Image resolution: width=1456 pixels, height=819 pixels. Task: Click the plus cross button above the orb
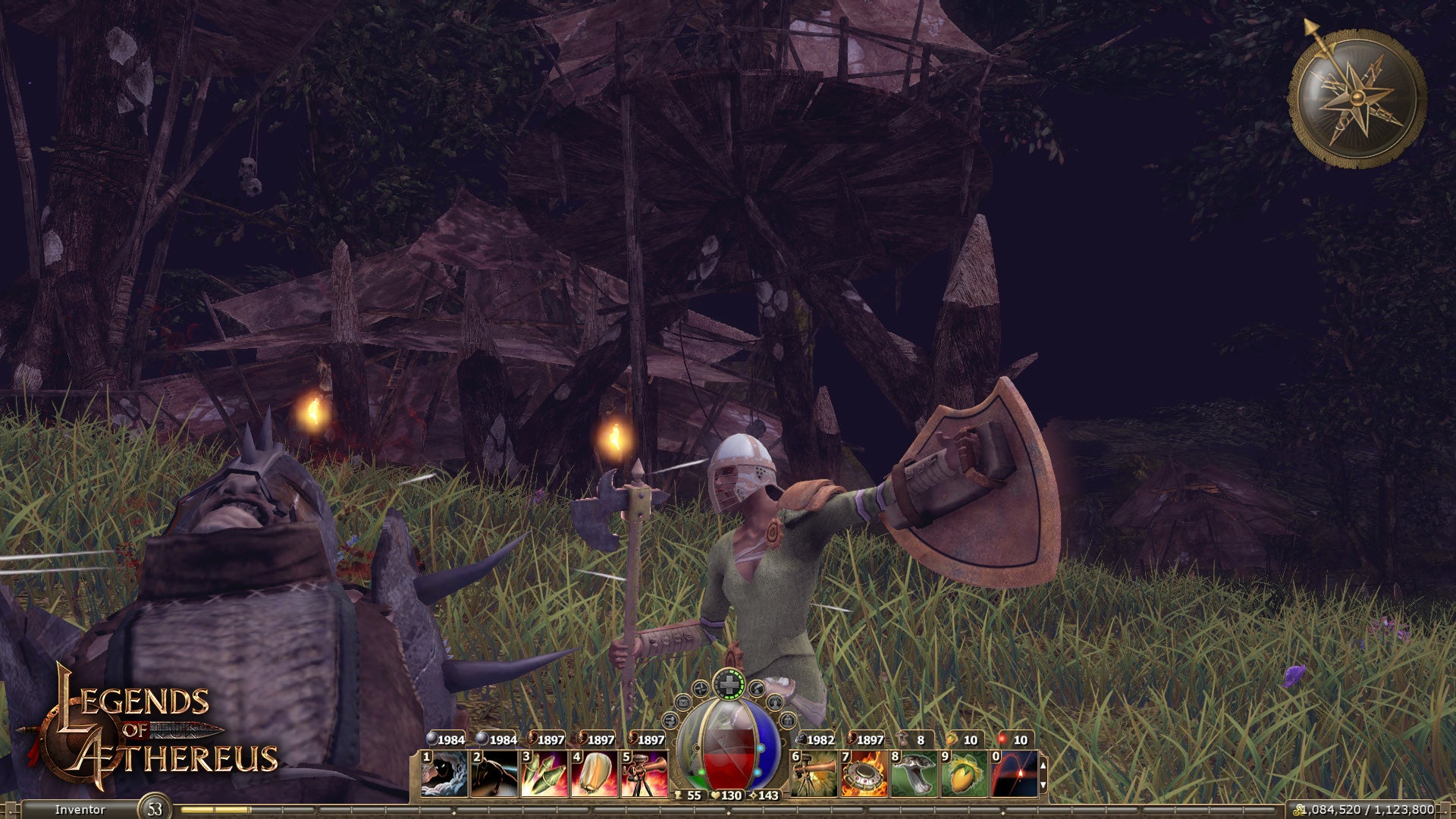pos(728,685)
